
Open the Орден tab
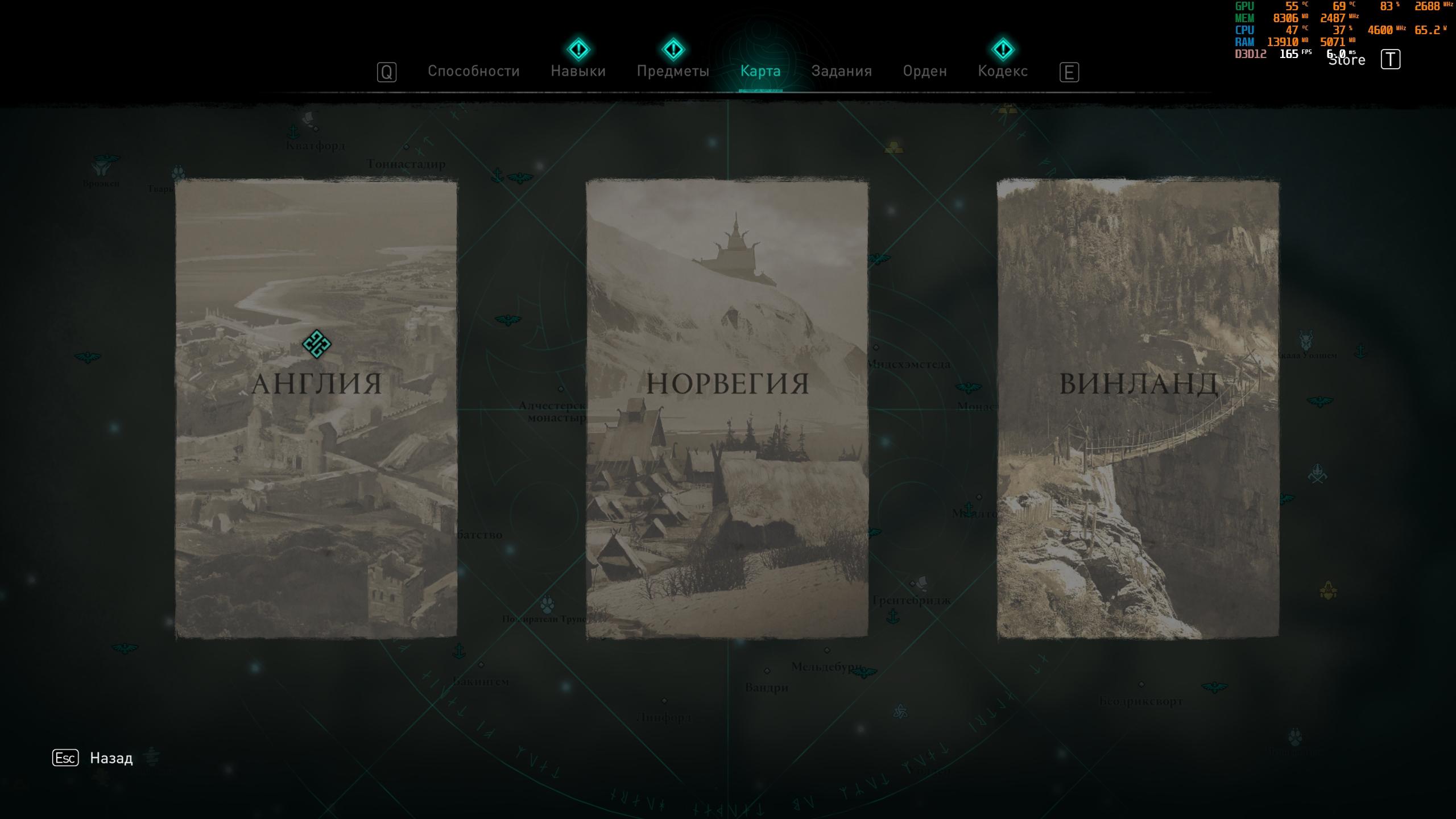[925, 71]
